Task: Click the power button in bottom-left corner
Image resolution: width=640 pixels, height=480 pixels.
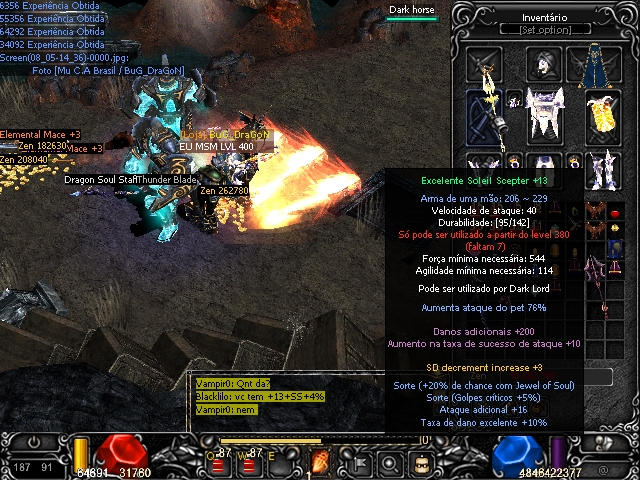Action: click(35, 441)
